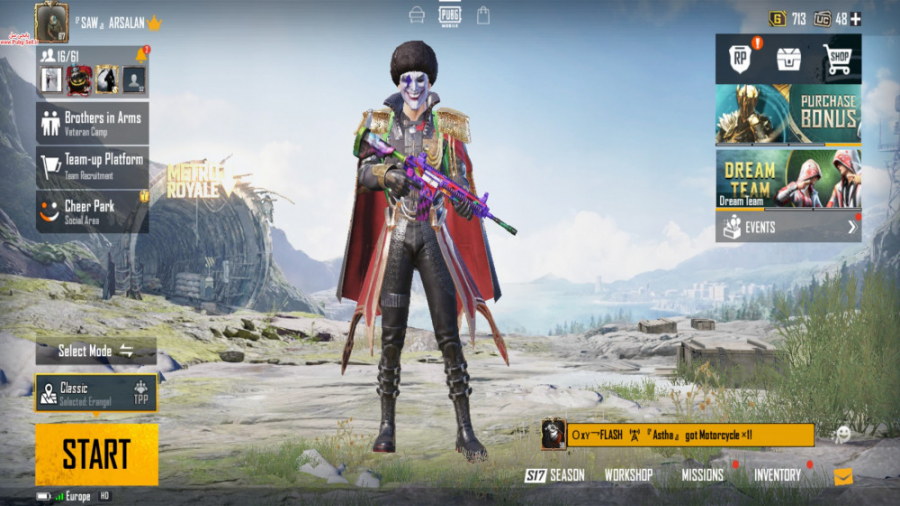Expand the EVENTS panel
Image resolution: width=900 pixels, height=506 pixels.
pos(788,227)
